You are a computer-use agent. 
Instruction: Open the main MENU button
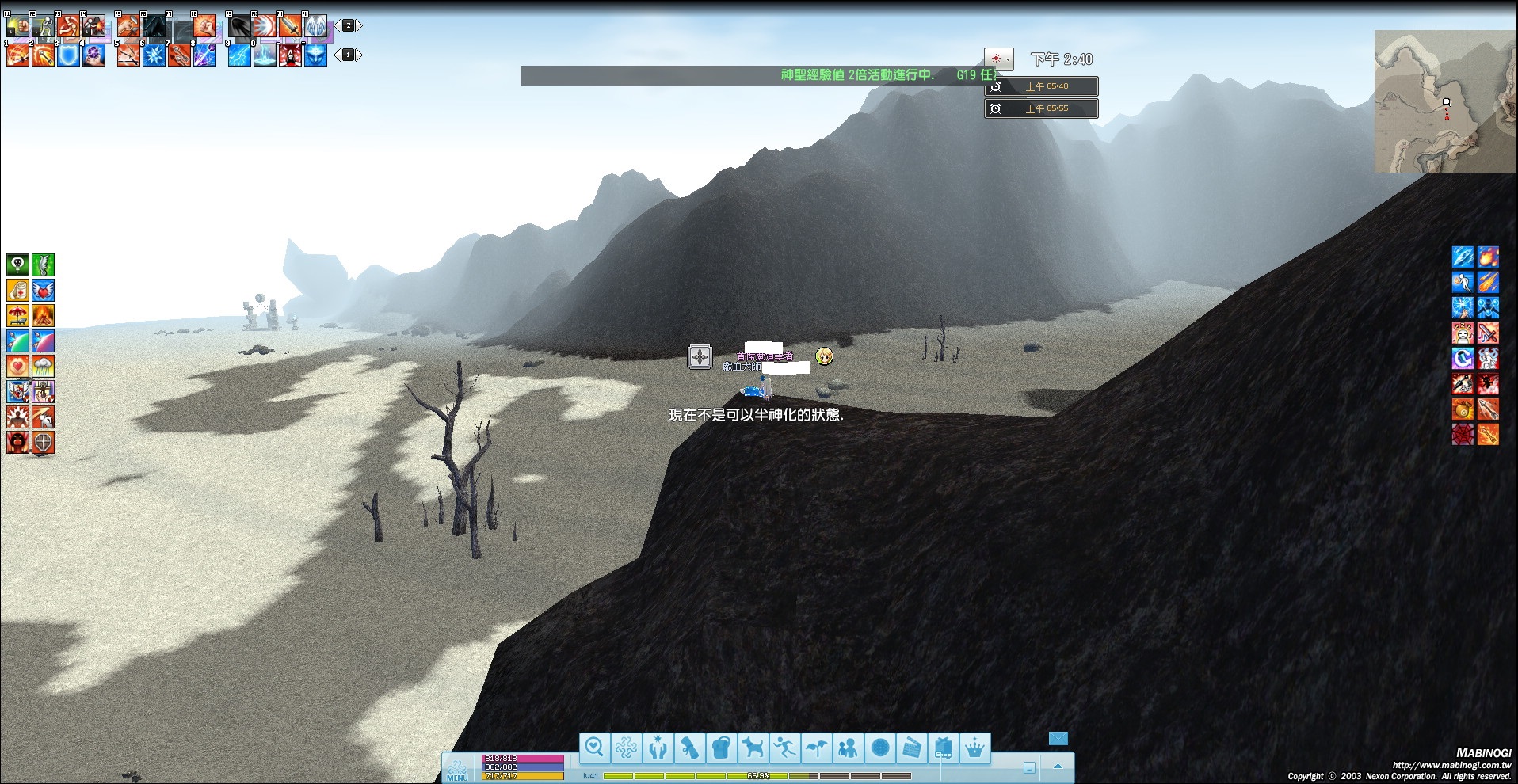pyautogui.click(x=458, y=769)
